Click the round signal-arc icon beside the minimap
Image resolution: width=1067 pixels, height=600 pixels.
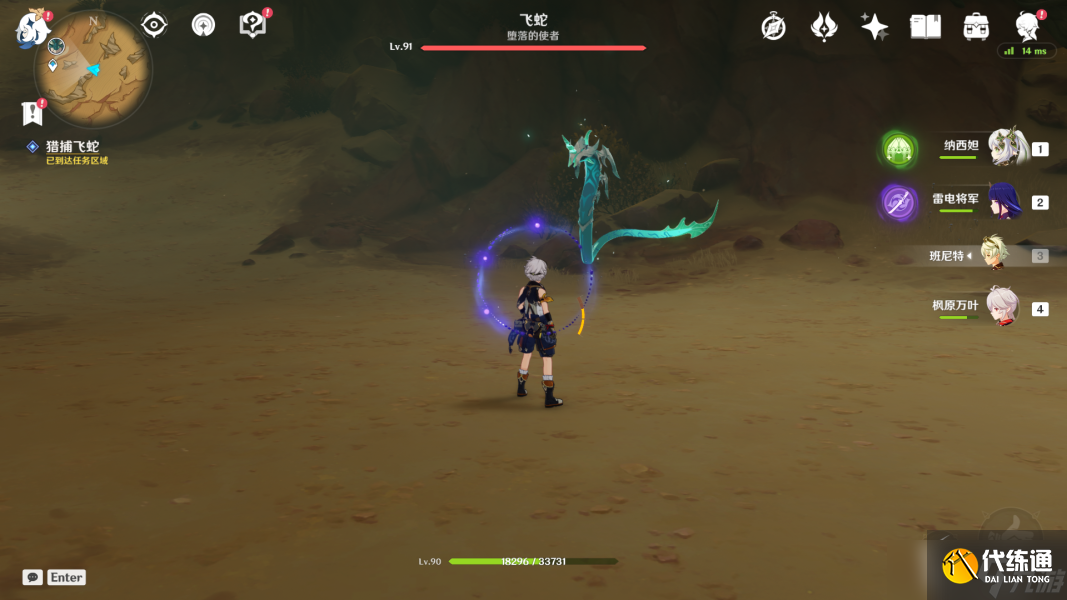click(203, 25)
